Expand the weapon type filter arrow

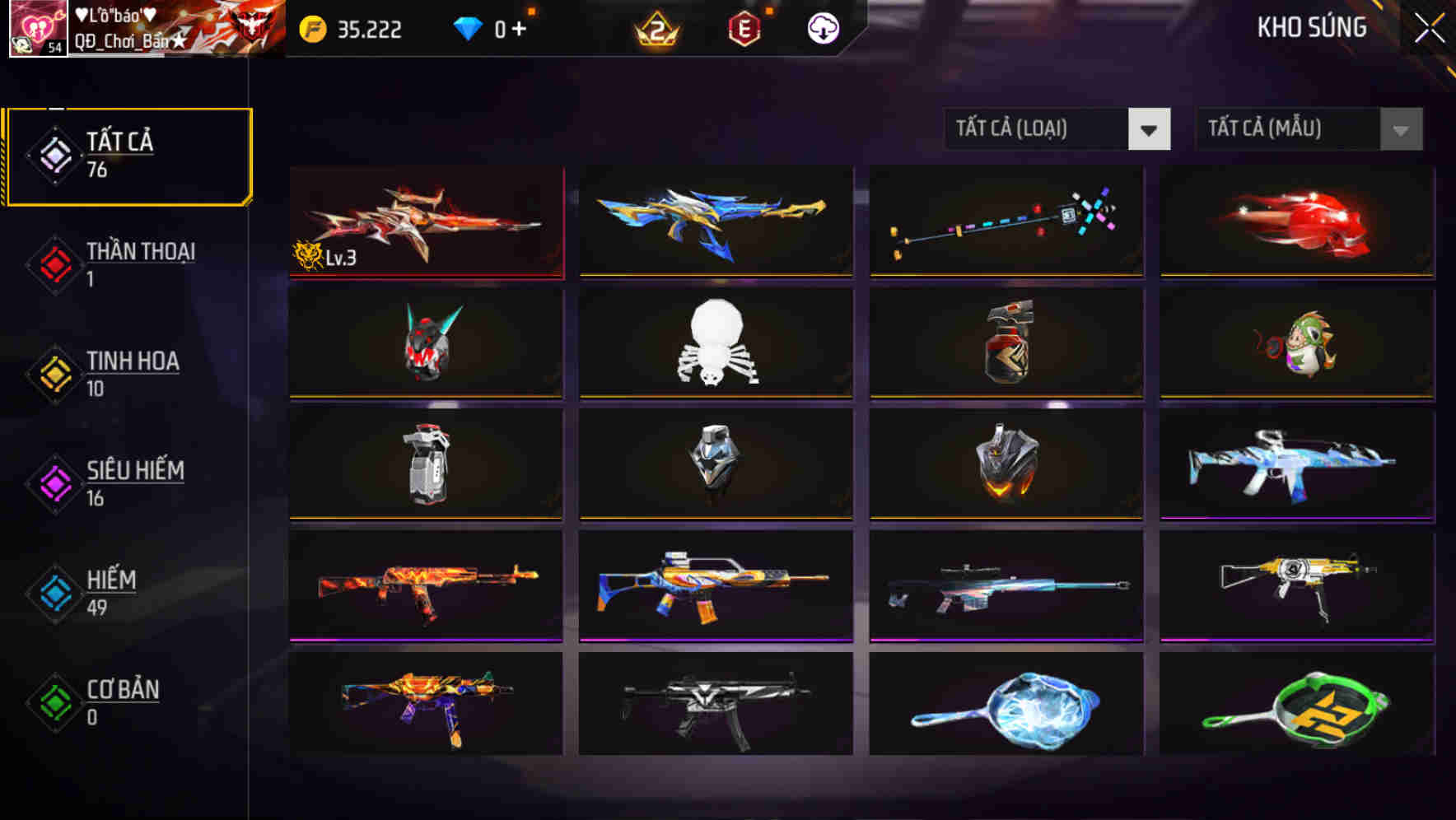pos(1150,129)
